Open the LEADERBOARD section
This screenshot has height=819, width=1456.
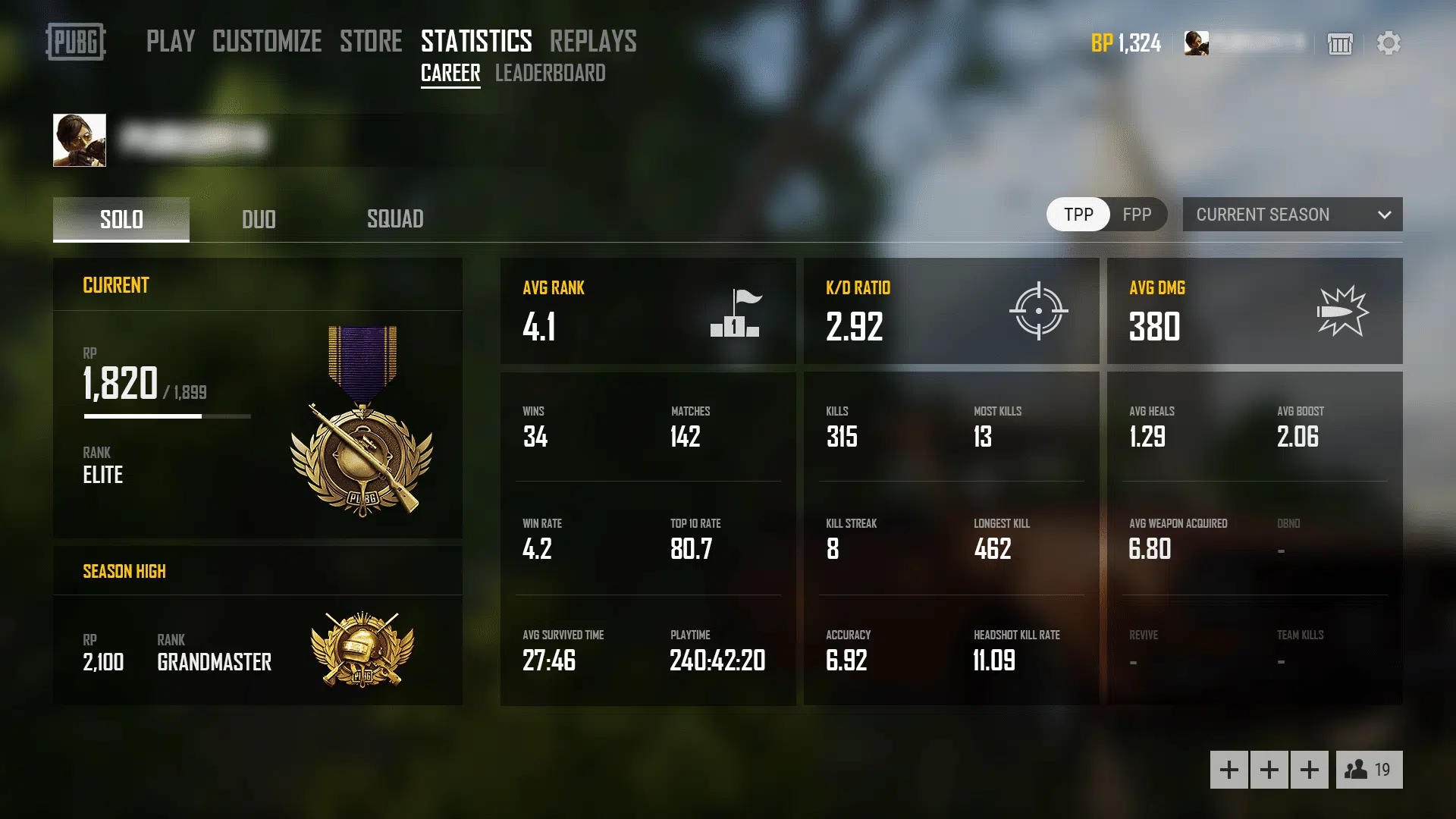tap(550, 73)
